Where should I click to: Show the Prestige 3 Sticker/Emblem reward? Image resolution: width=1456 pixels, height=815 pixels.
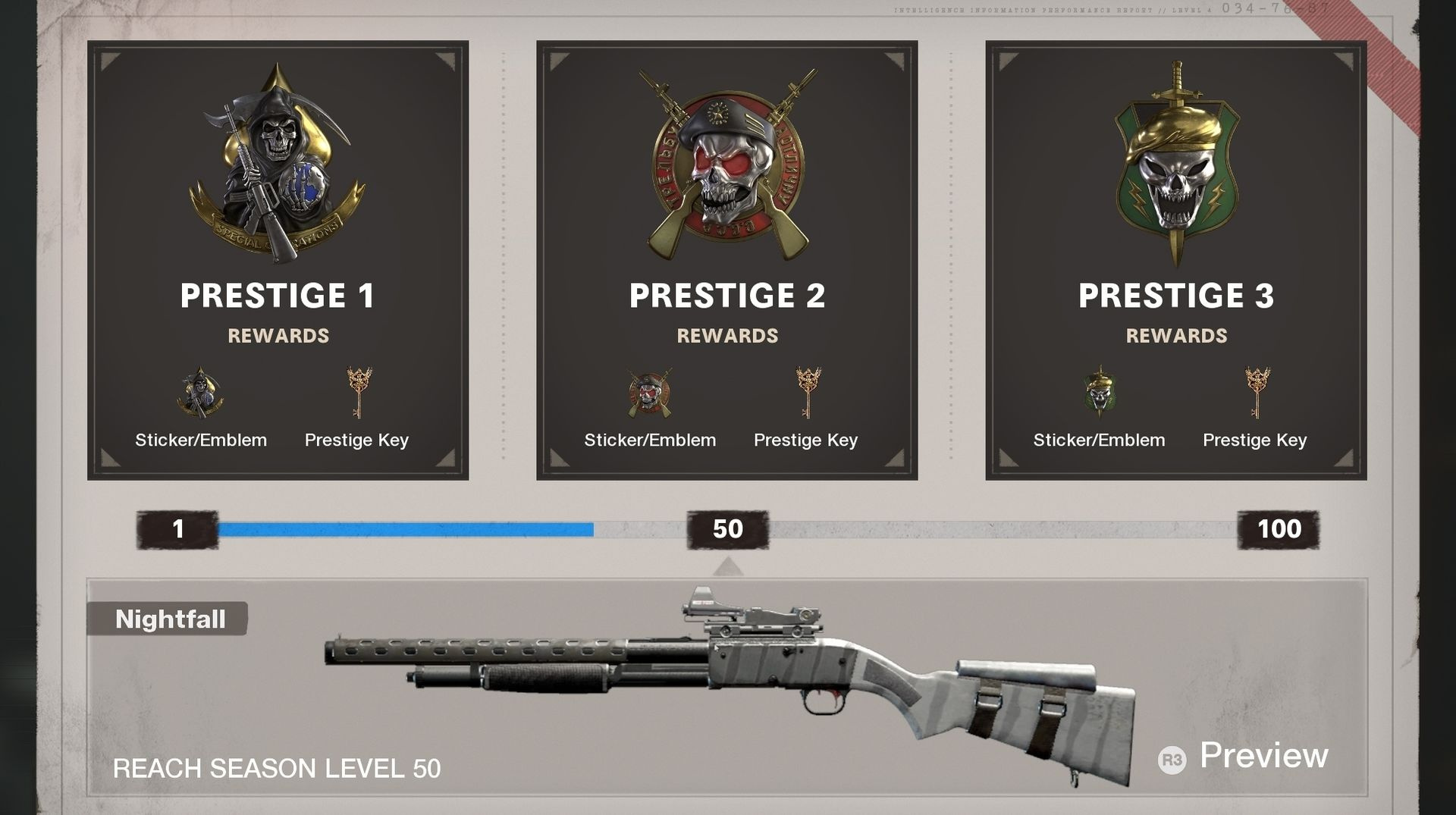coord(1099,393)
